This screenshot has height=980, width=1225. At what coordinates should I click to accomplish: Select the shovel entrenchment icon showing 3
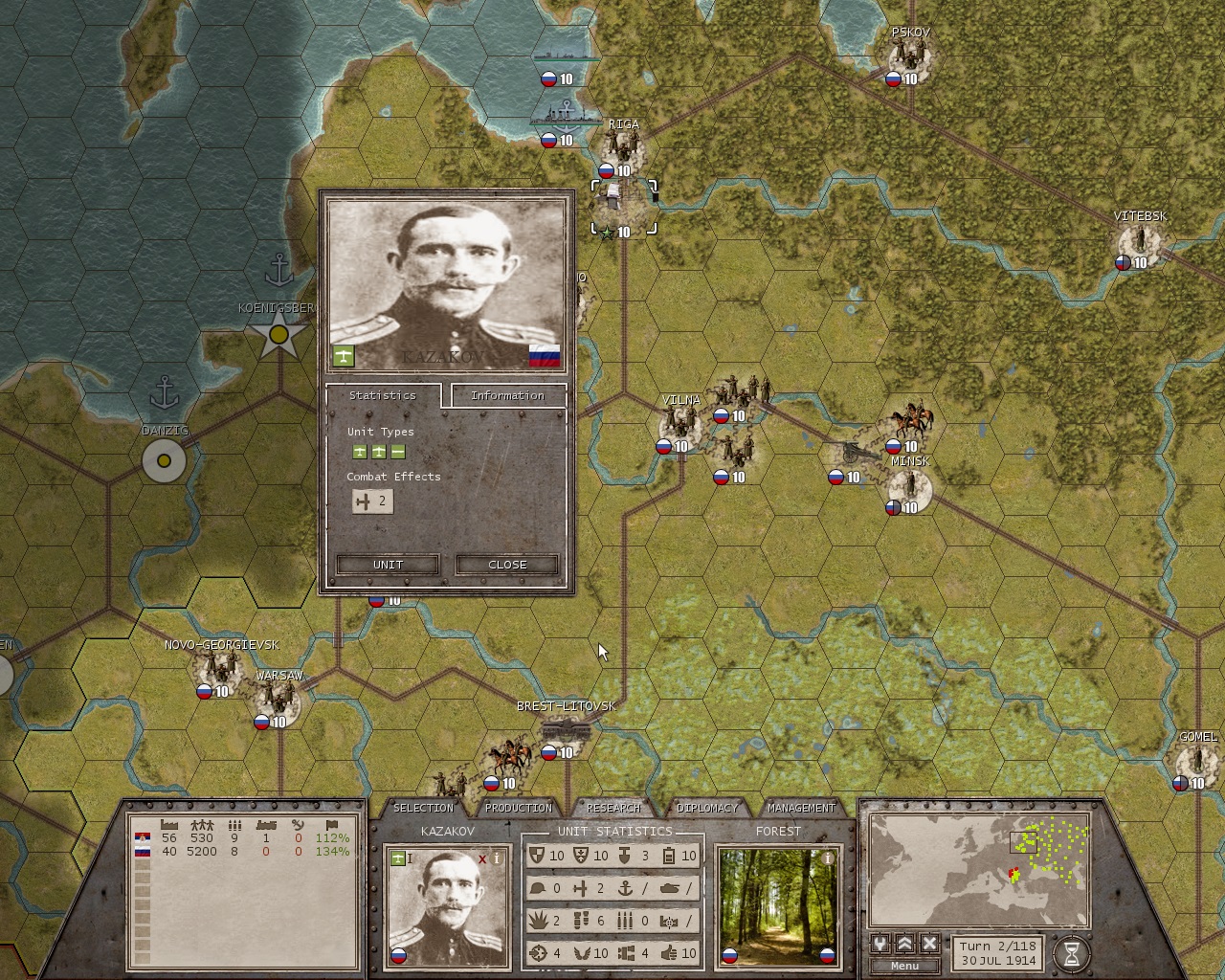tap(625, 856)
